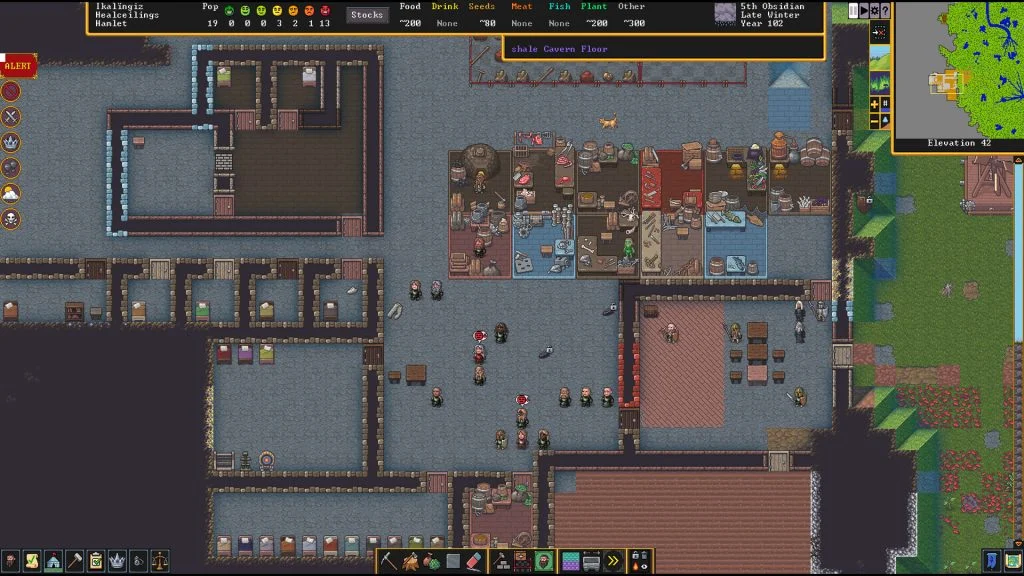Click the world minimap
This screenshot has height=576, width=1024.
957,70
